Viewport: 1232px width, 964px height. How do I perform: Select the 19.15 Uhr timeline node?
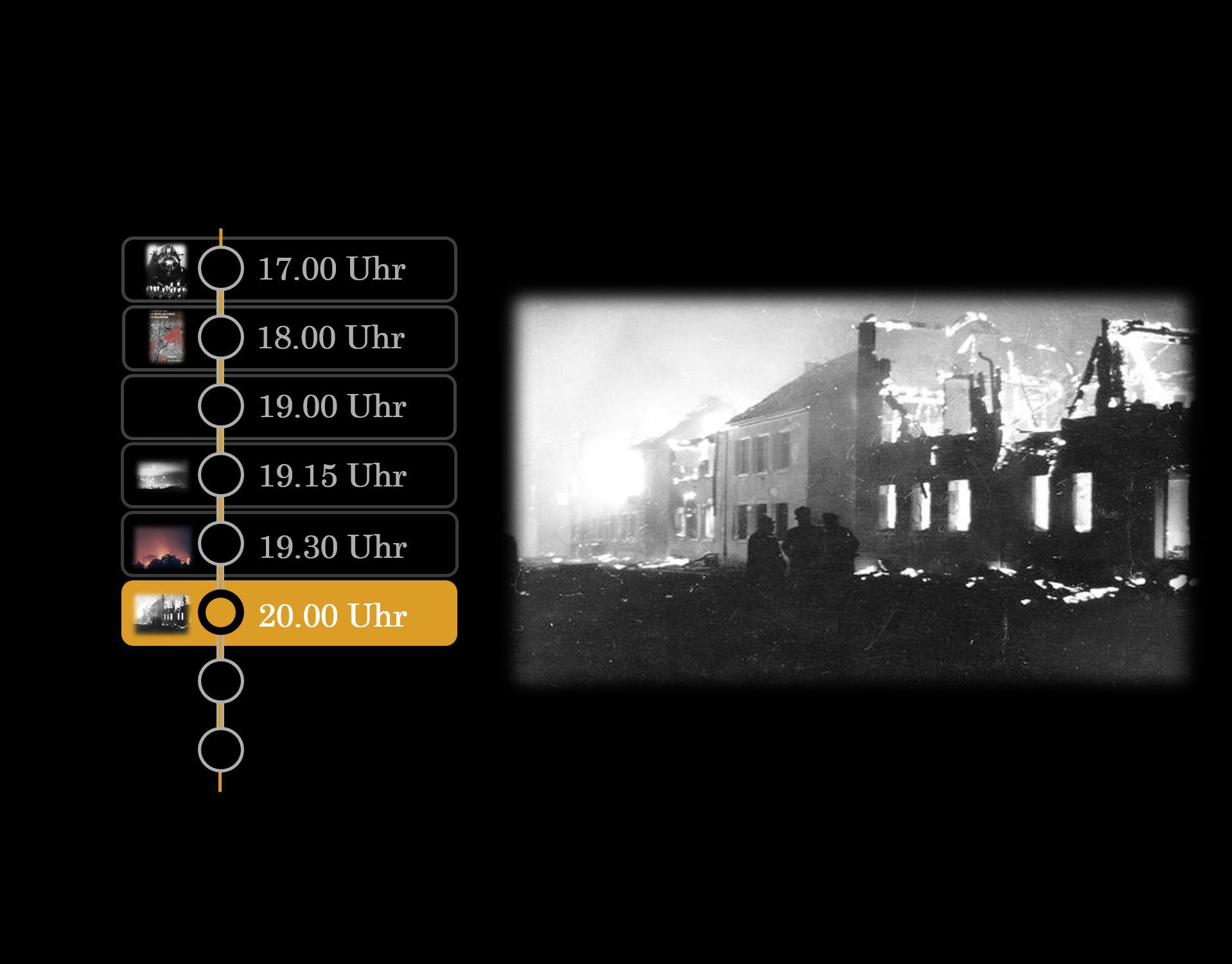point(222,474)
